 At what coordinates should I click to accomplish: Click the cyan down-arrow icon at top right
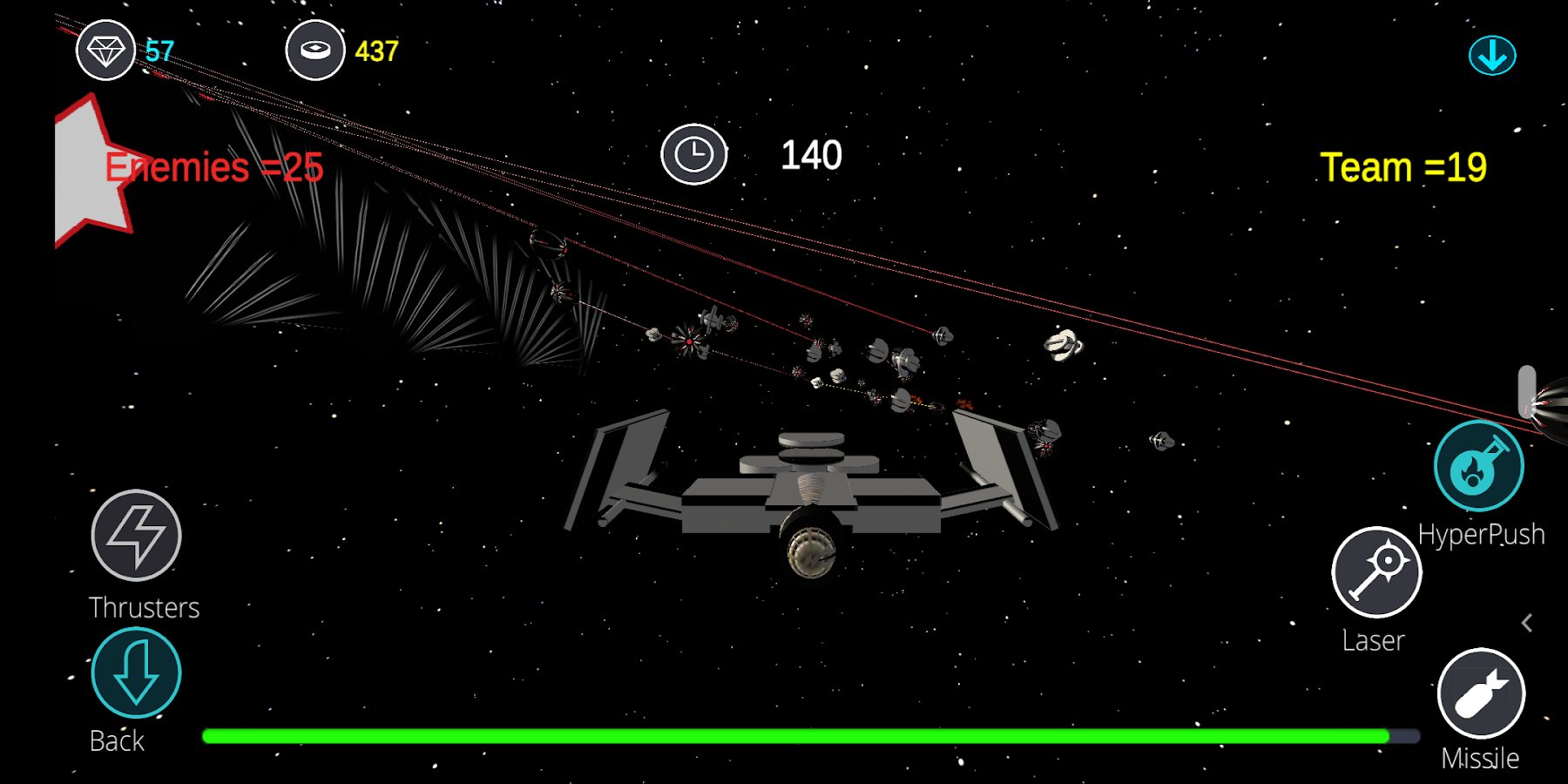pyautogui.click(x=1492, y=56)
